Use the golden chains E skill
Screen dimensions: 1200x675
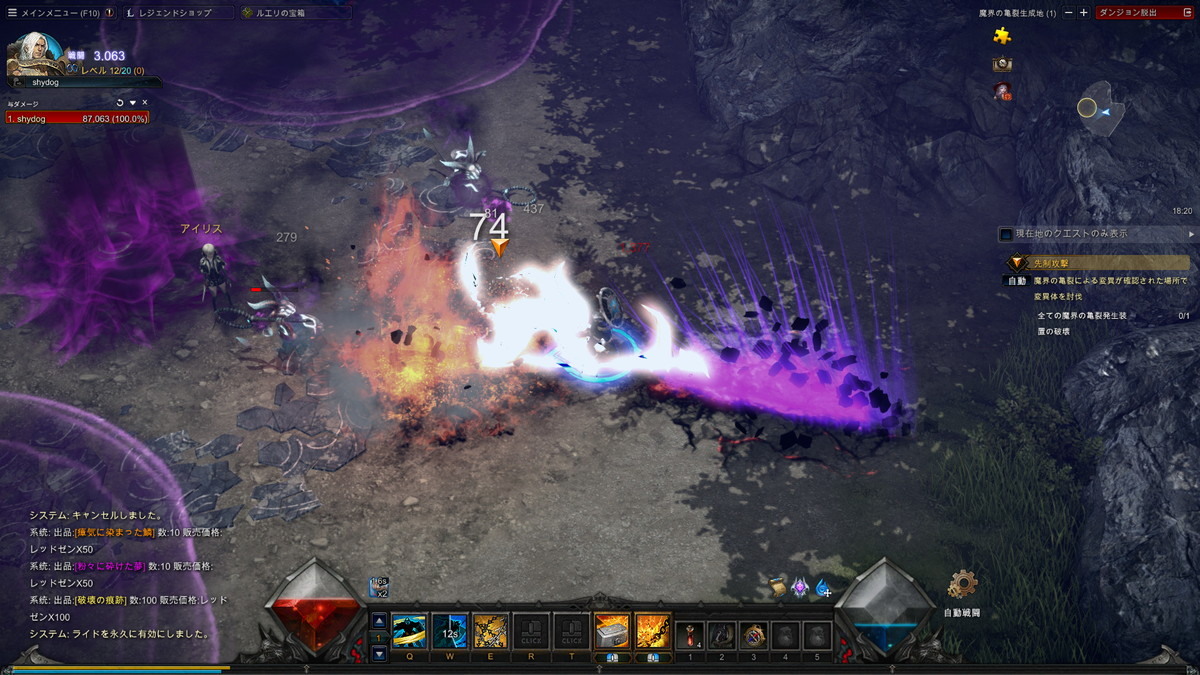[x=490, y=631]
